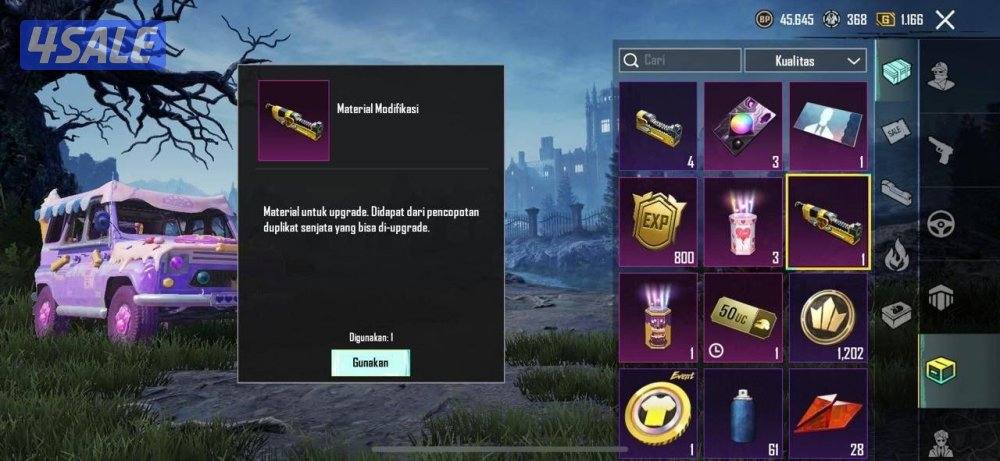
Task: Open the Kualitas sort dropdown
Action: 805,61
